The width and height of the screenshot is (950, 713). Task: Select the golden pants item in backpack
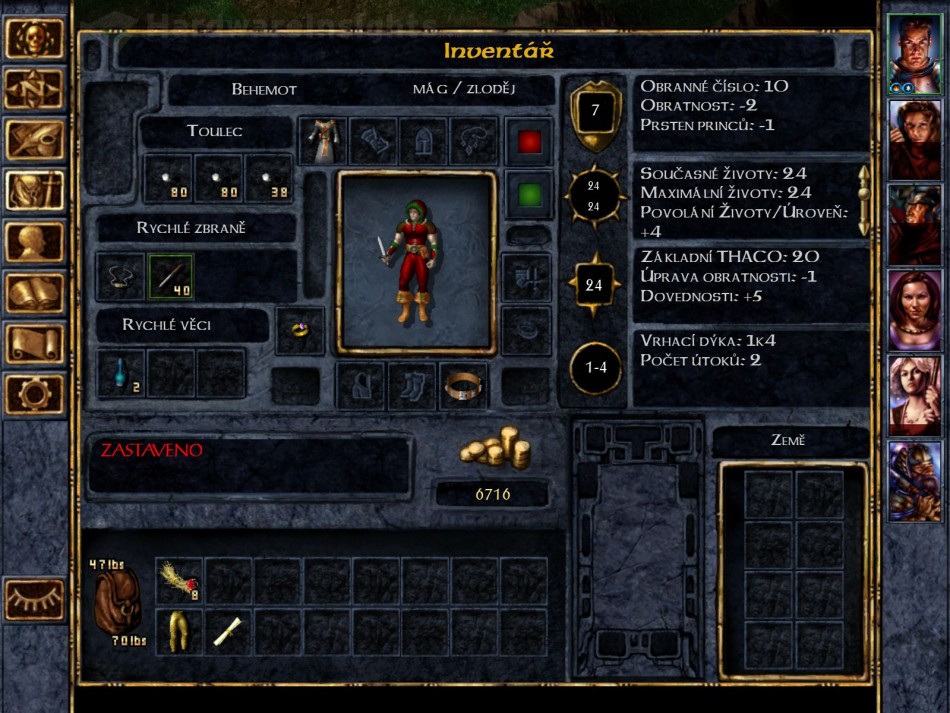[180, 632]
